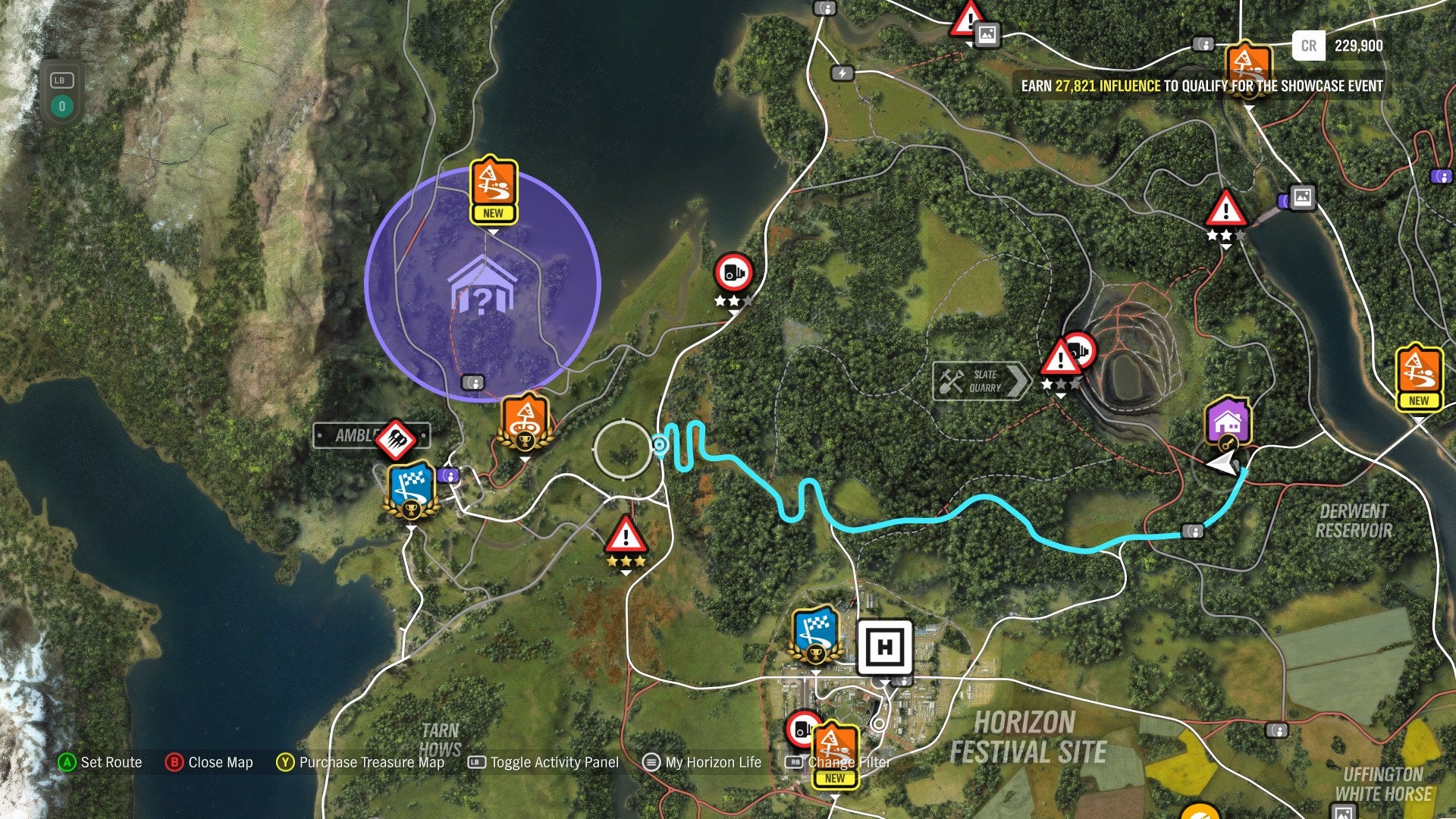Screen dimensions: 1456x819
Task: Select the Slate Quarry signpost
Action: 981,380
